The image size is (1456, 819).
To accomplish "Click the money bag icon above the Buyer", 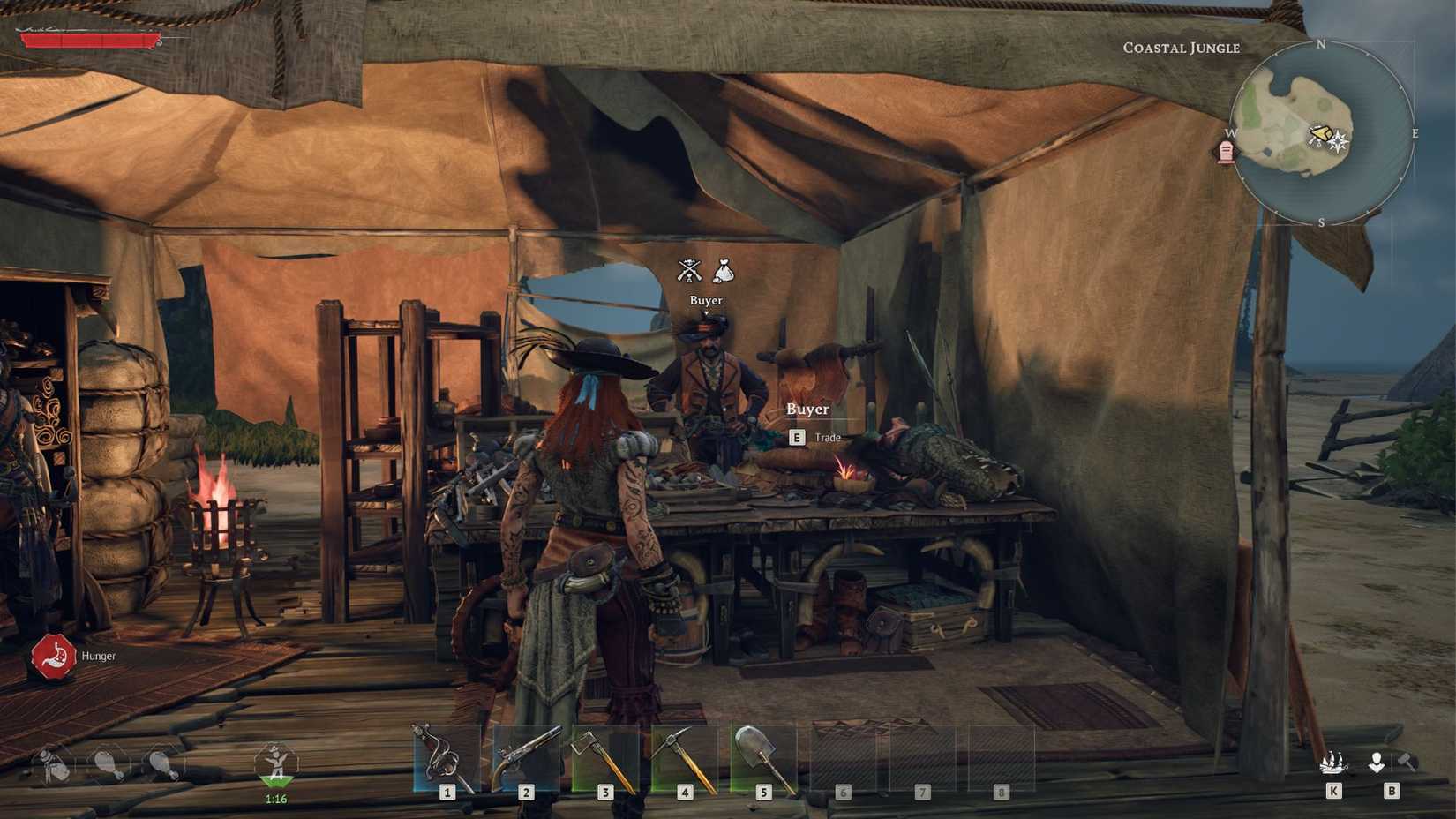I will (724, 270).
